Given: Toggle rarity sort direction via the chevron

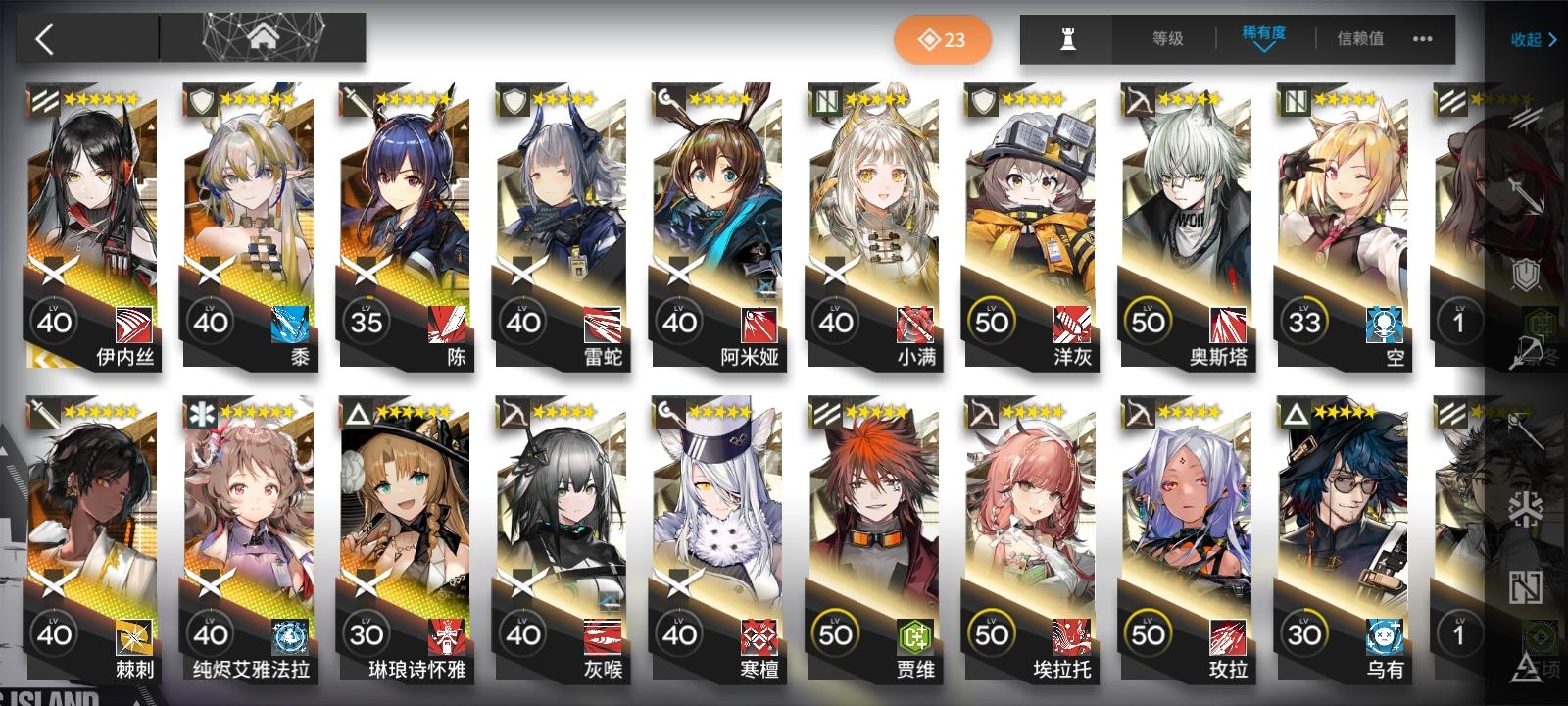Looking at the screenshot, I should [x=1264, y=46].
